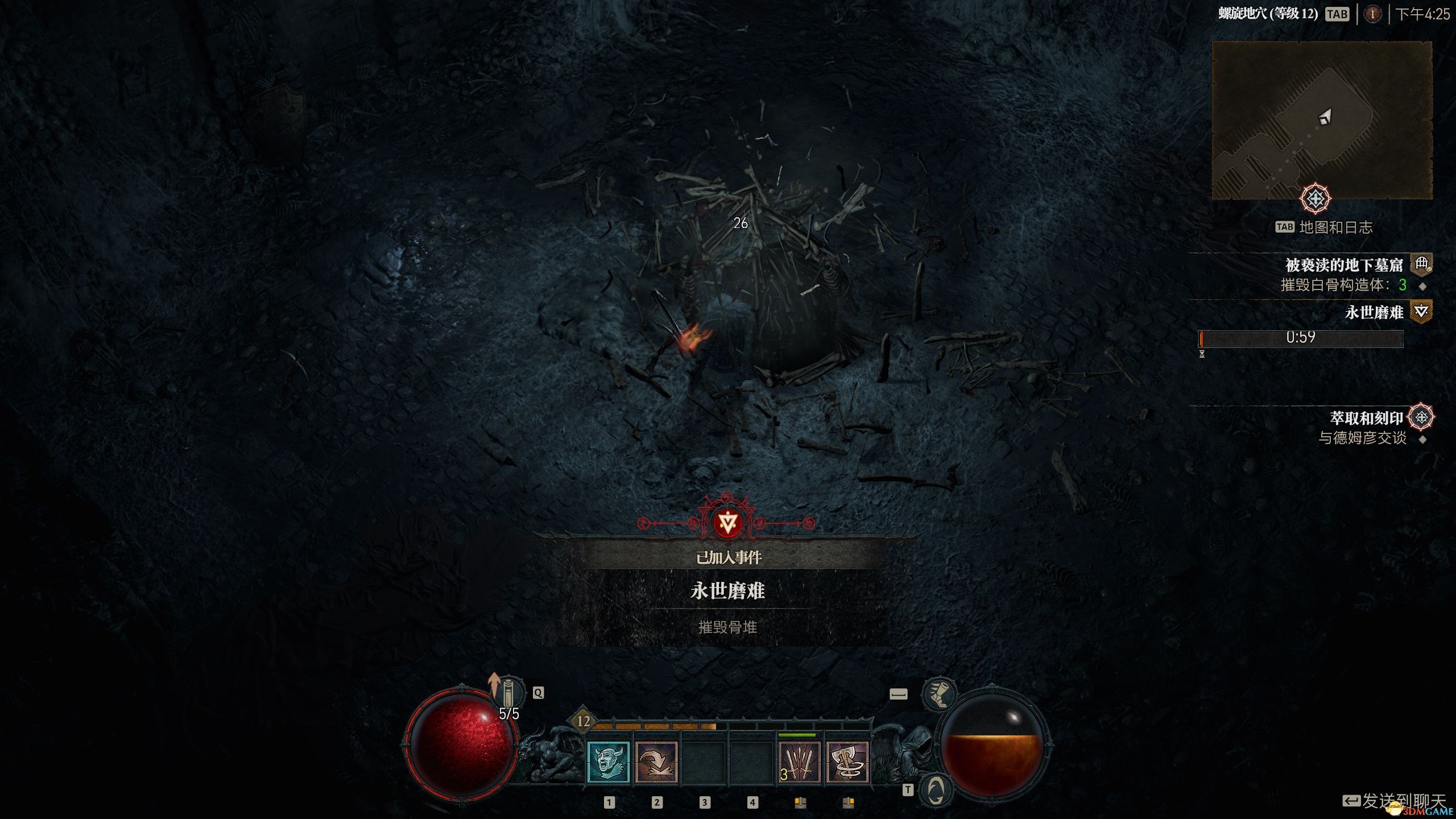Viewport: 1456px width, 819px height.
Task: Click the level 12 badge on experience bar
Action: coord(583,721)
